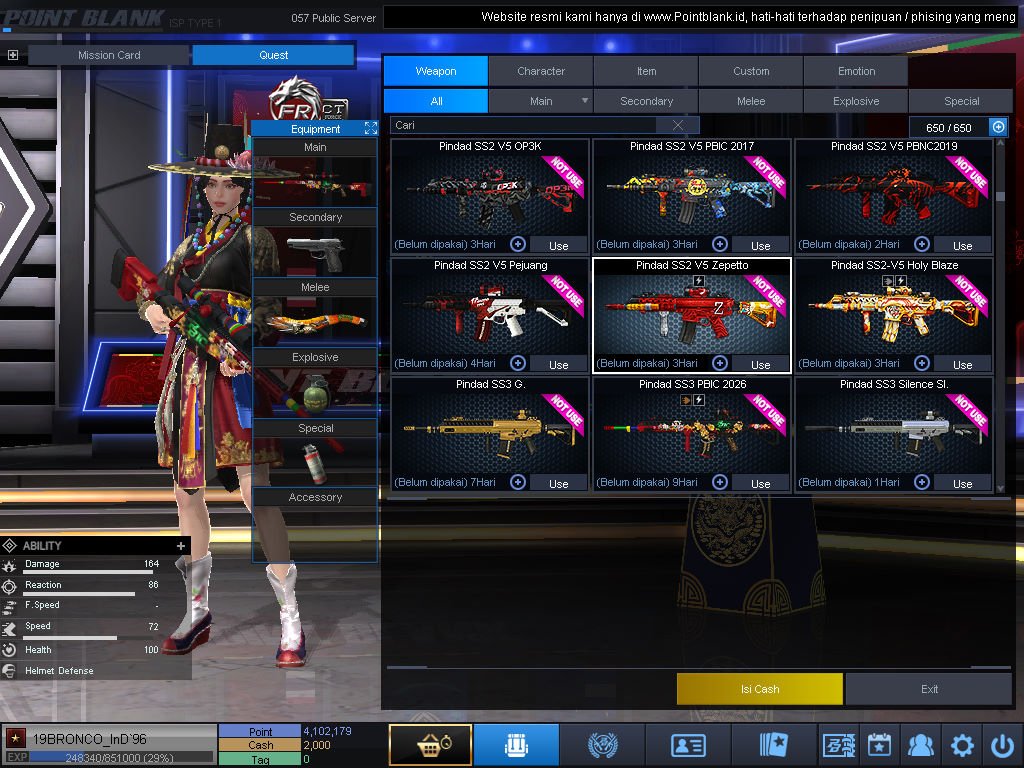Open the Quest tab
The image size is (1024, 768).
point(273,55)
